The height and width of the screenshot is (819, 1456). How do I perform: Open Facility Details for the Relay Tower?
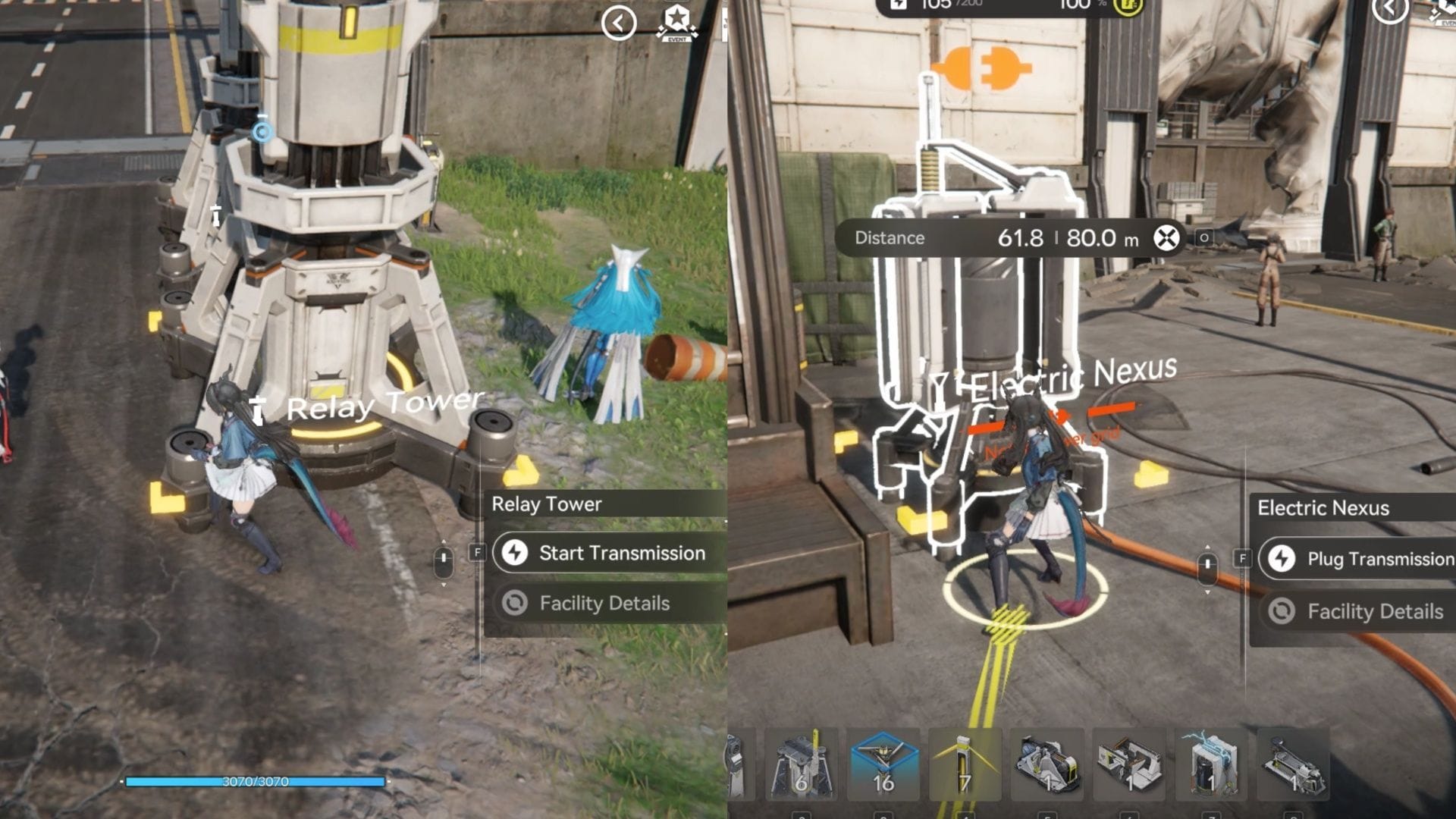604,604
